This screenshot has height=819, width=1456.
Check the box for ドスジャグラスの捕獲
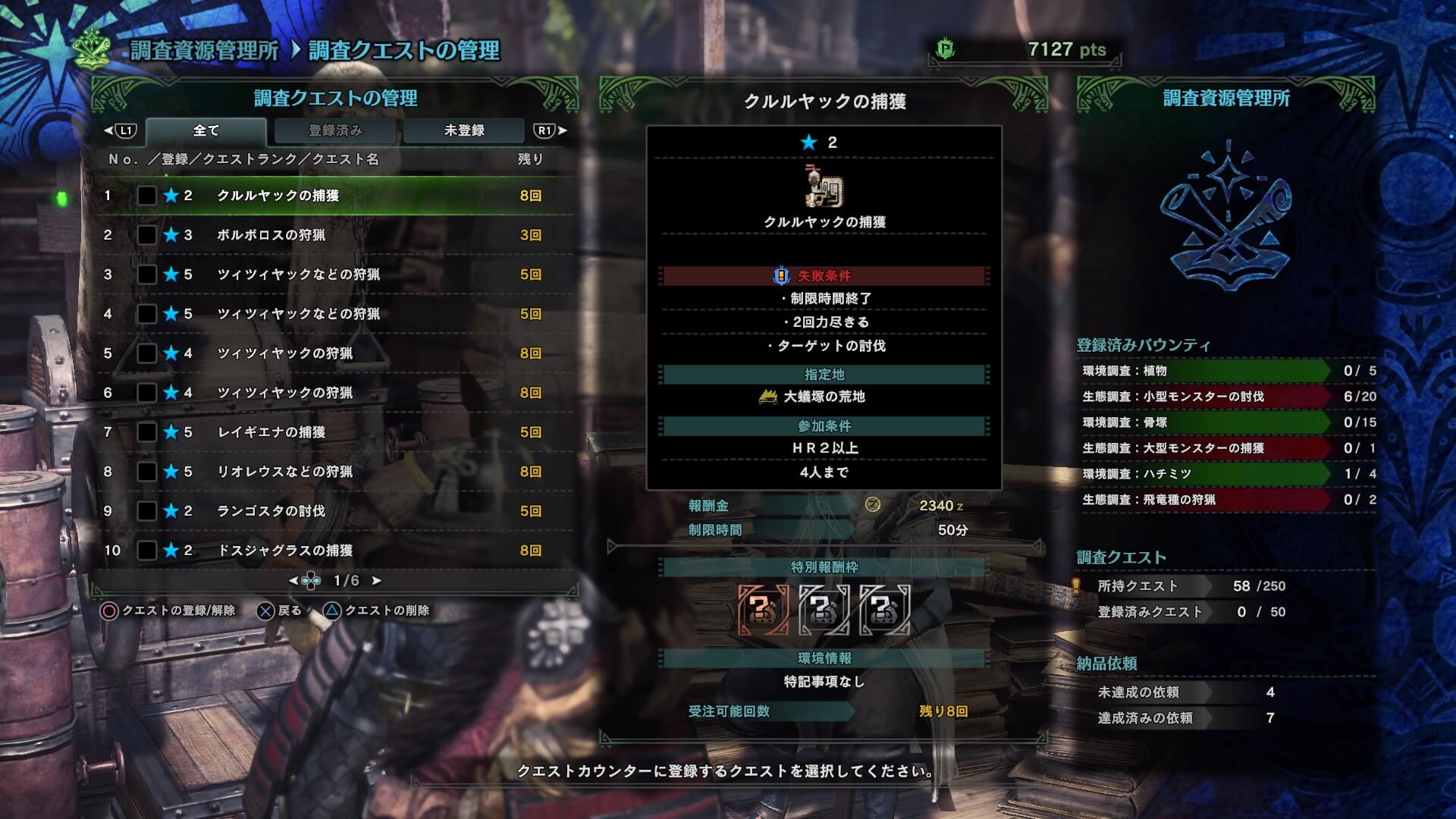click(147, 551)
